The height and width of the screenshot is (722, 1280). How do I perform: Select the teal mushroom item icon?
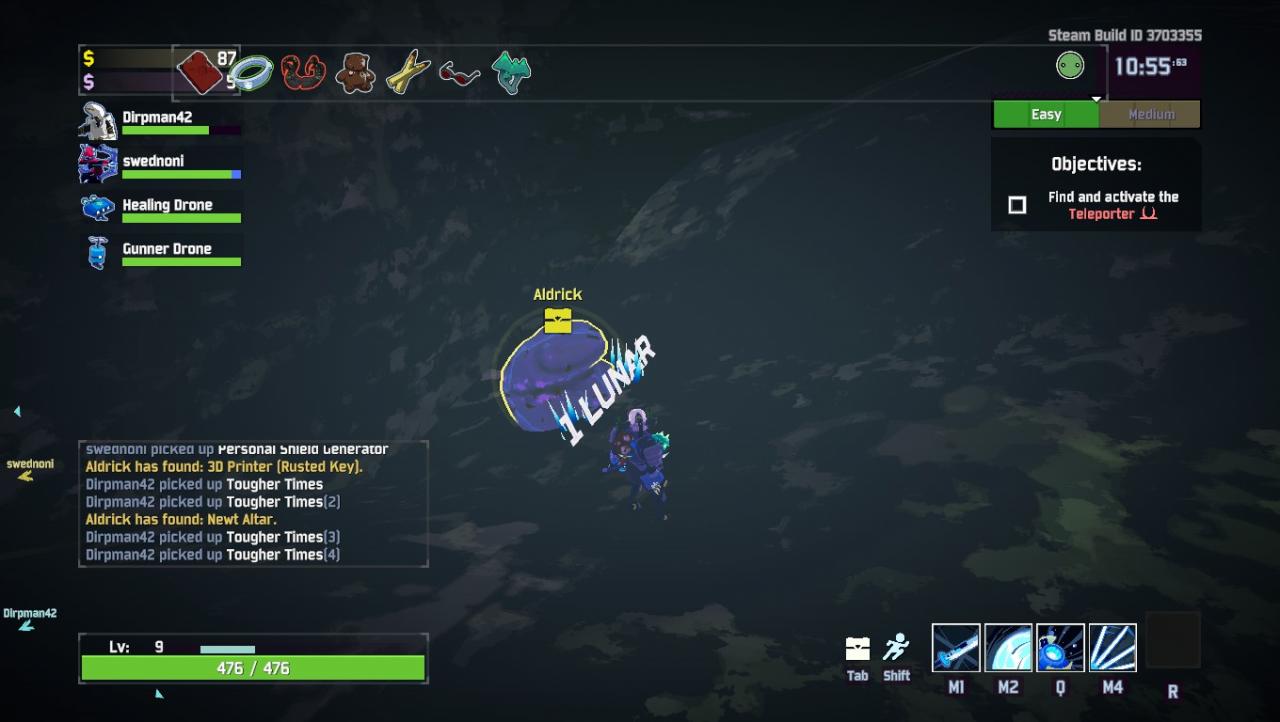pos(511,72)
